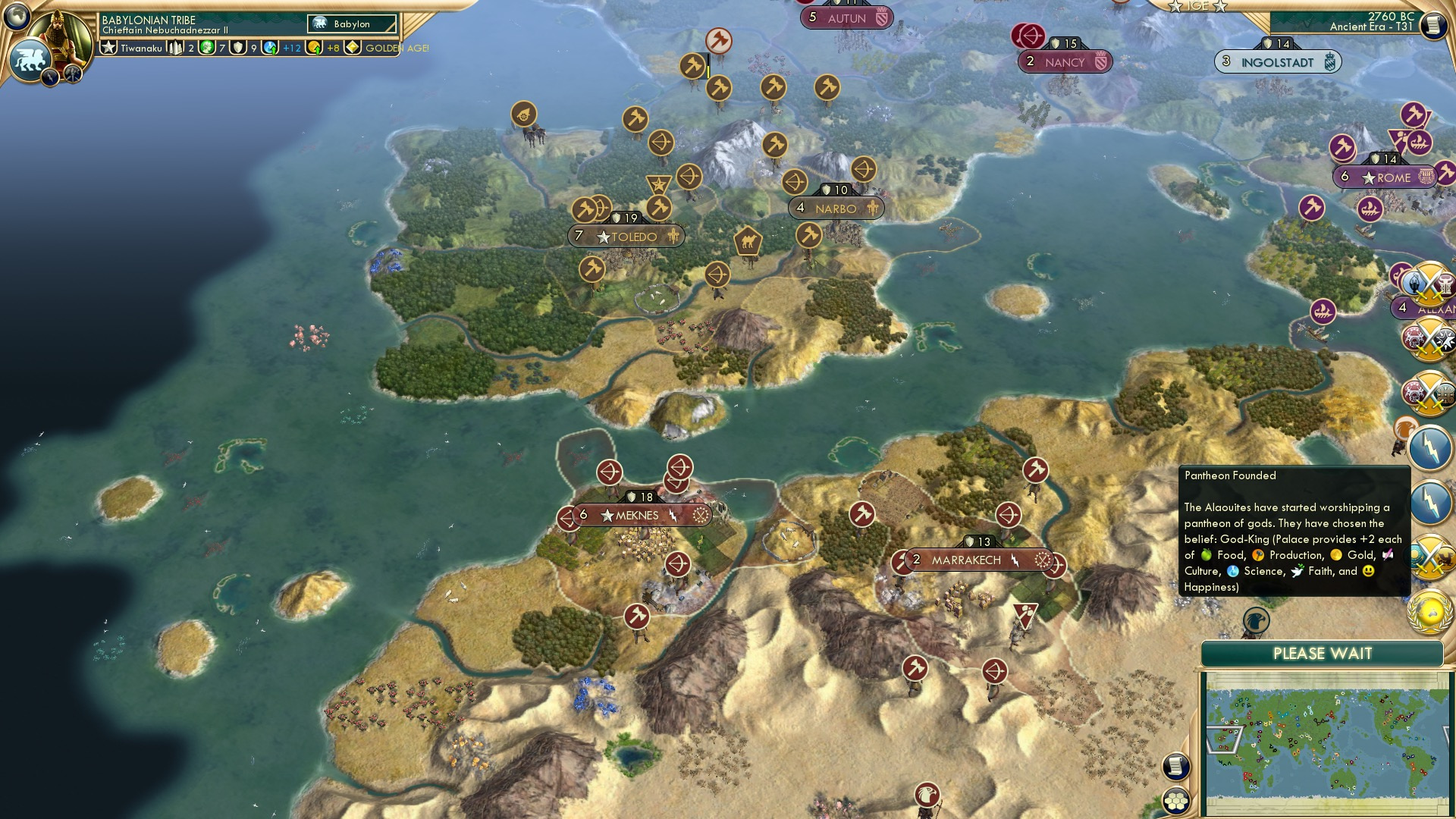The width and height of the screenshot is (1456, 819).
Task: Click the PLEASE WAIT banner
Action: pos(1323,652)
